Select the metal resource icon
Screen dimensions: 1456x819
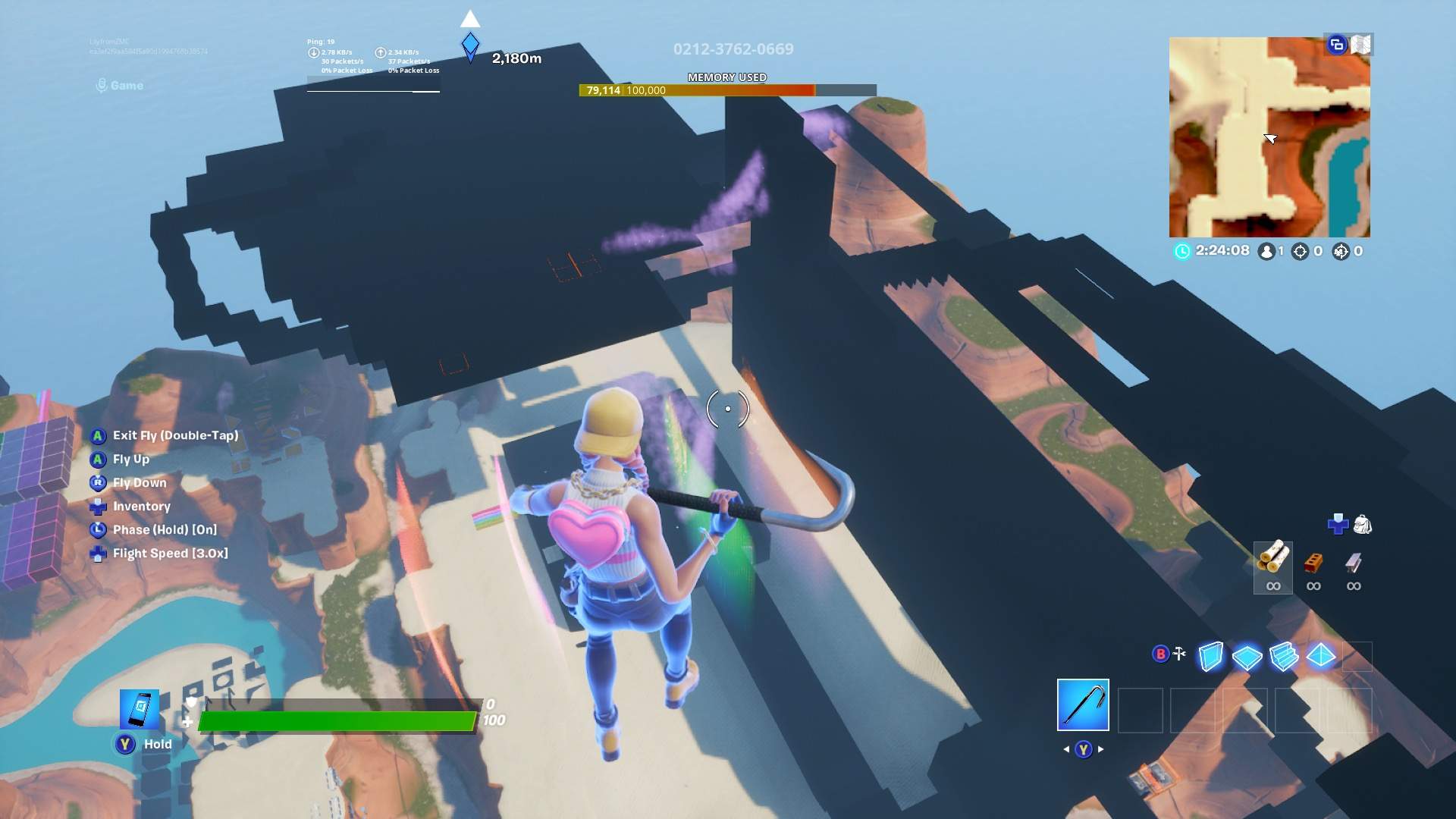point(1353,563)
